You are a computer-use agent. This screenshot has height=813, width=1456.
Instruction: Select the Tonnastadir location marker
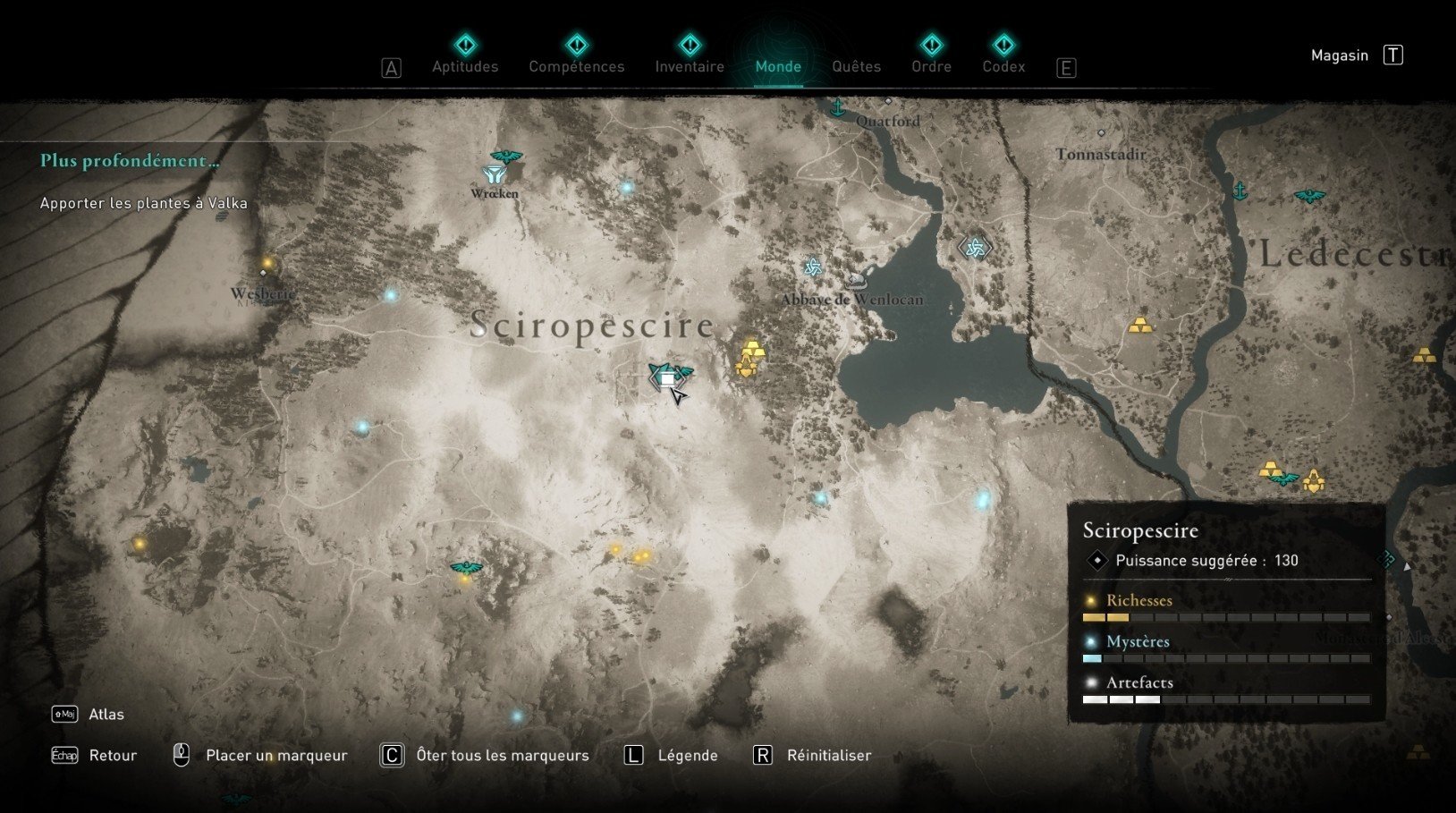point(1101,133)
